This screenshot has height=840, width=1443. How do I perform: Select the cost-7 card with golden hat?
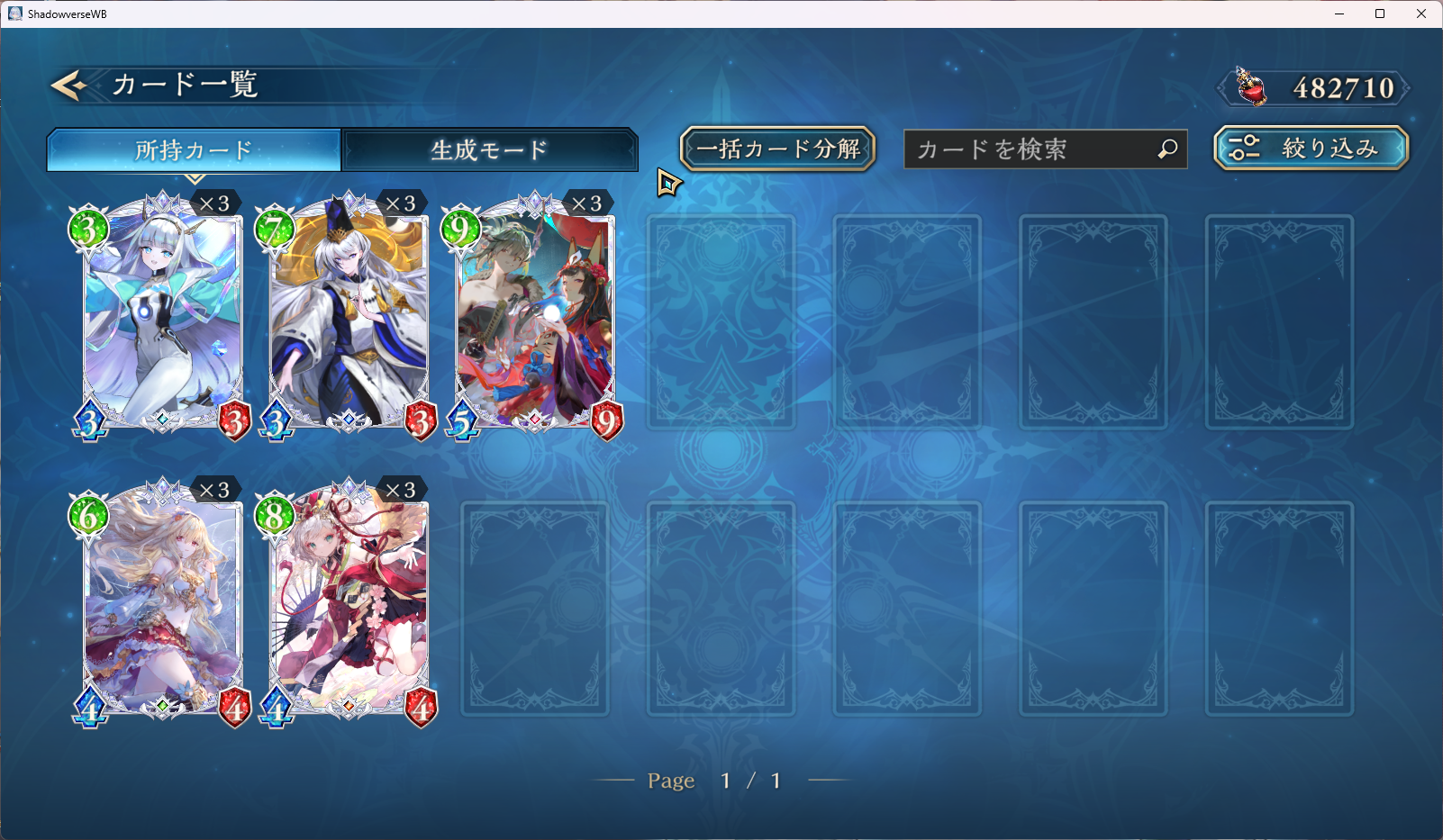349,317
